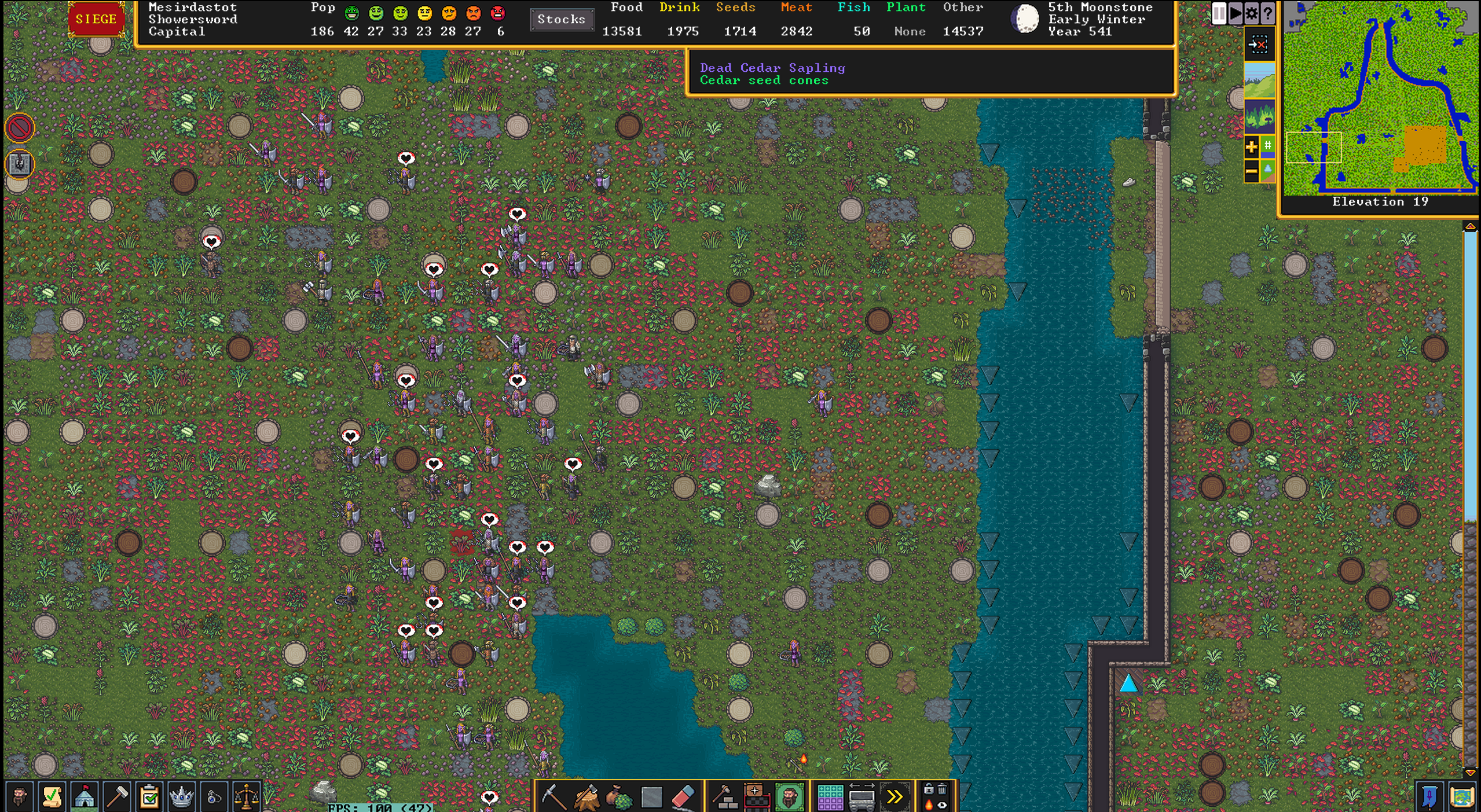Open the hauling minecart menu

click(x=862, y=797)
